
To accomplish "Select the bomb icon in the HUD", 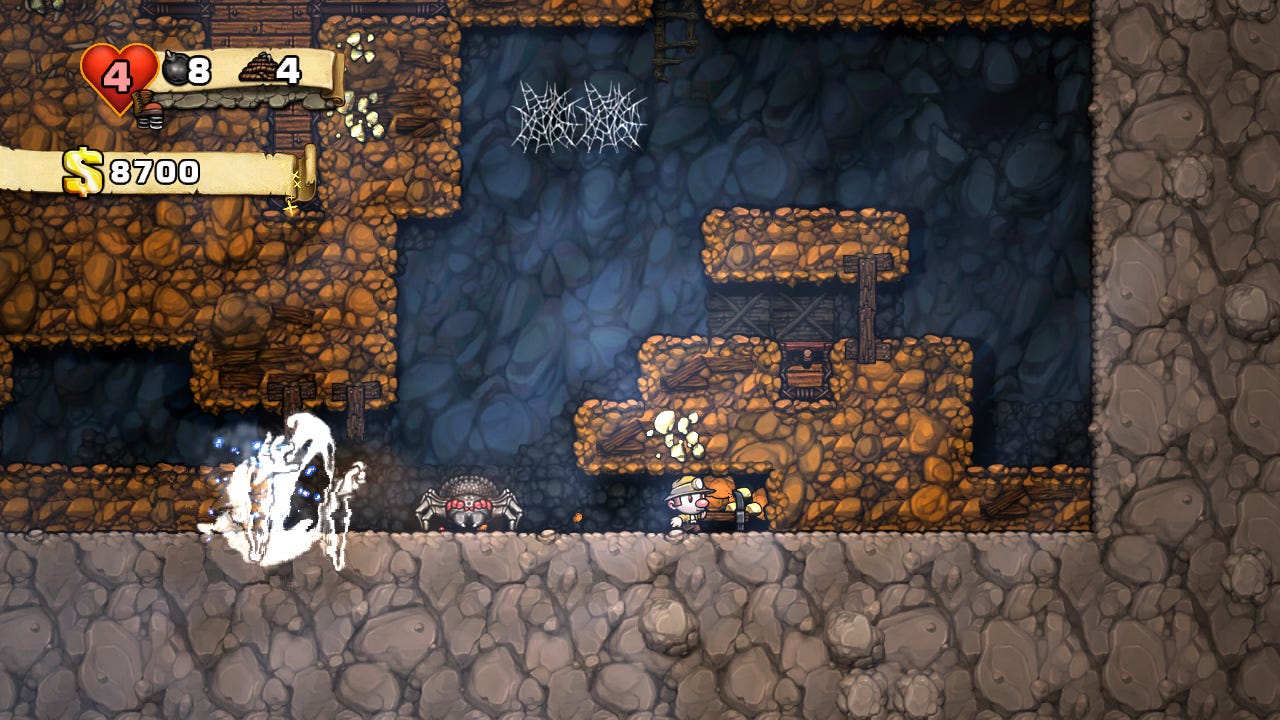I will click(x=175, y=70).
